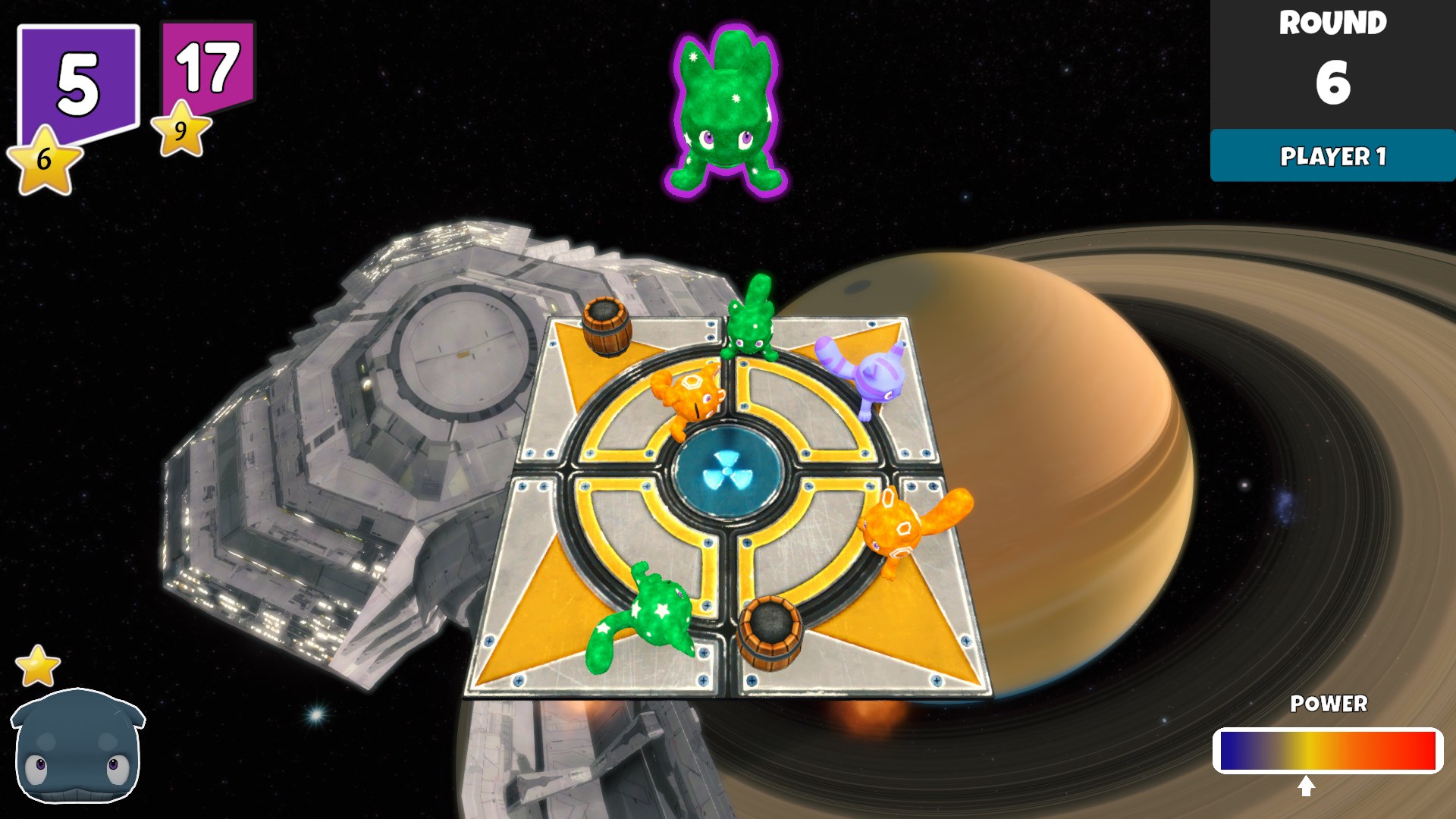Select the blue whale avatar in the corner
This screenshot has height=819, width=1456.
[x=76, y=751]
